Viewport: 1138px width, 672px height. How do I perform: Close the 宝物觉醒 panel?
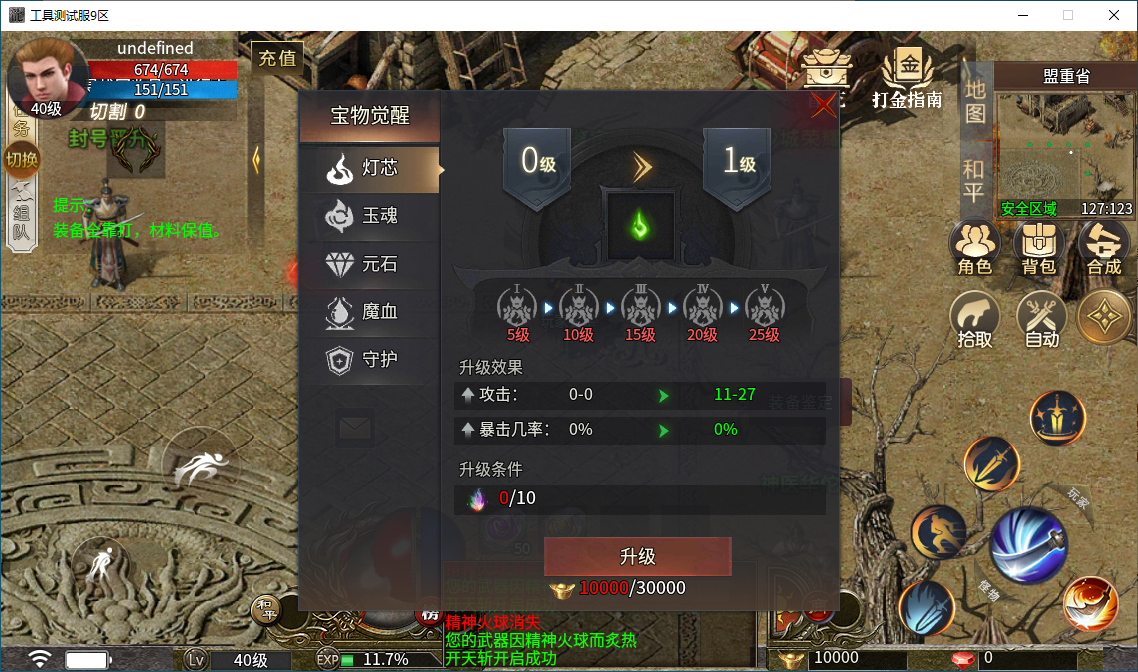coord(823,106)
